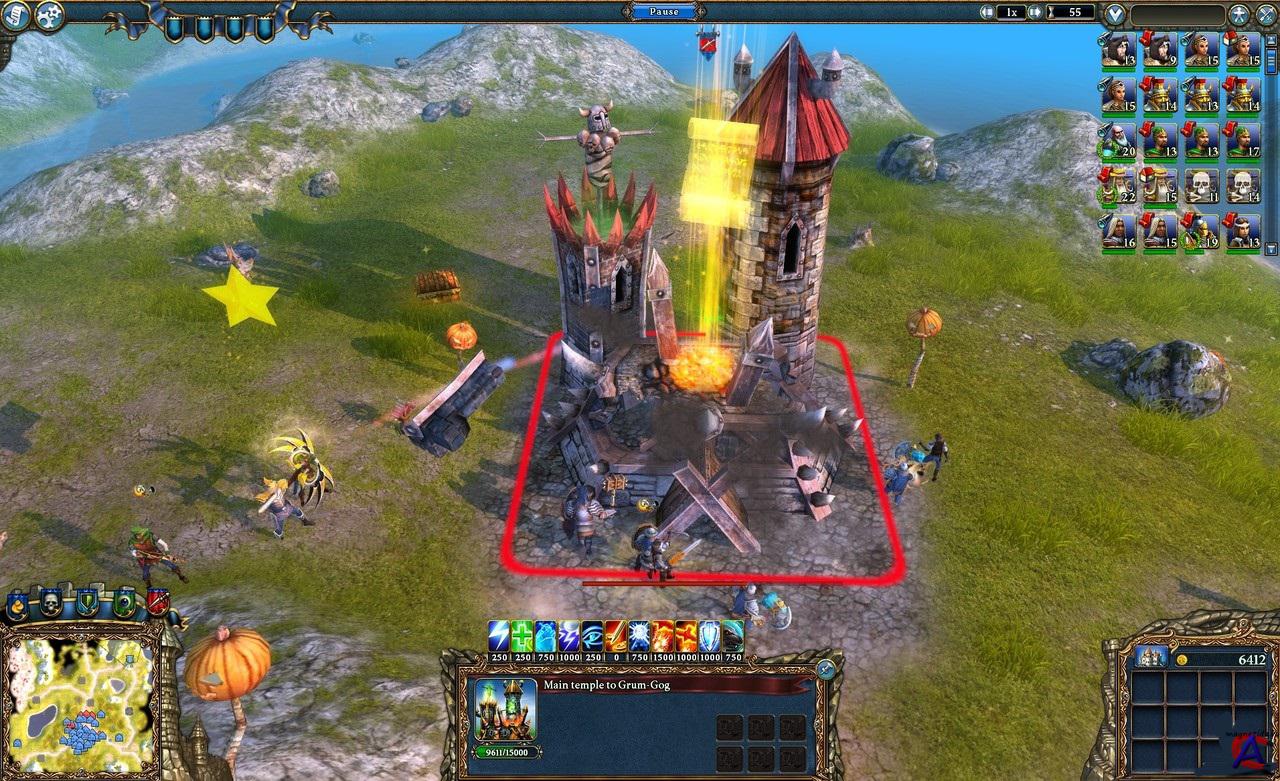The height and width of the screenshot is (781, 1280).
Task: Collapse the hero list with the chevron button
Action: [1116, 15]
